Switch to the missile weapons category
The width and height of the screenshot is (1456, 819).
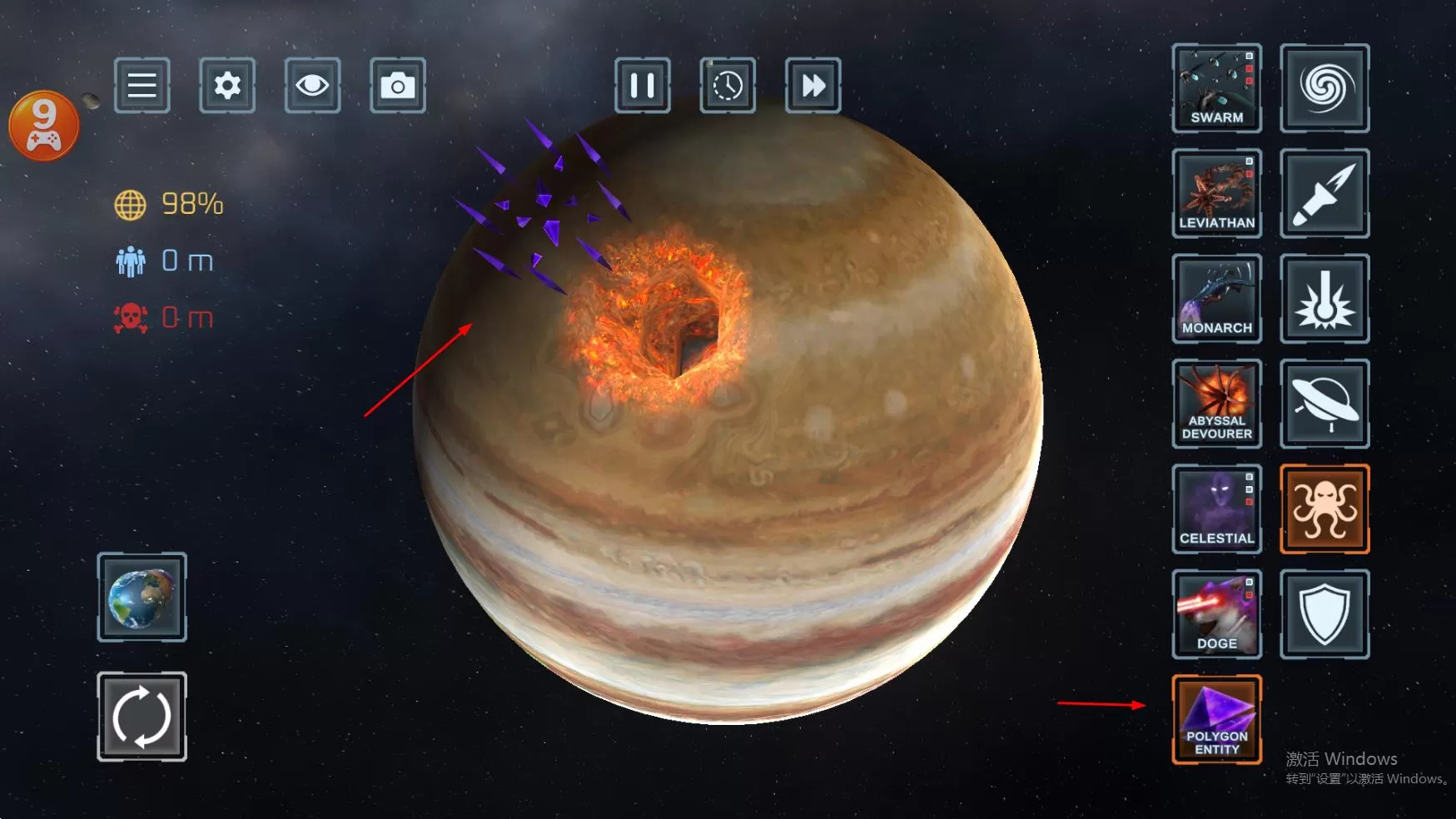click(1324, 193)
